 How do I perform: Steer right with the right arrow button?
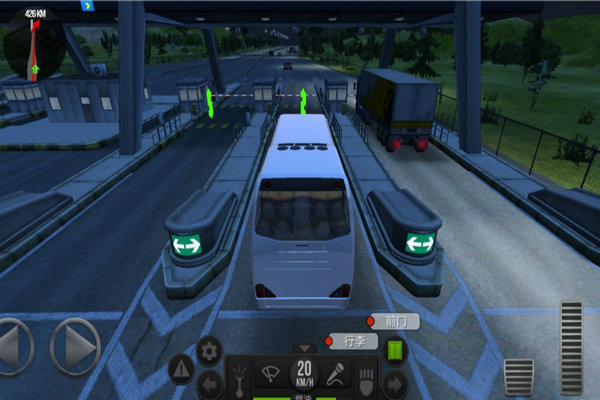click(74, 347)
